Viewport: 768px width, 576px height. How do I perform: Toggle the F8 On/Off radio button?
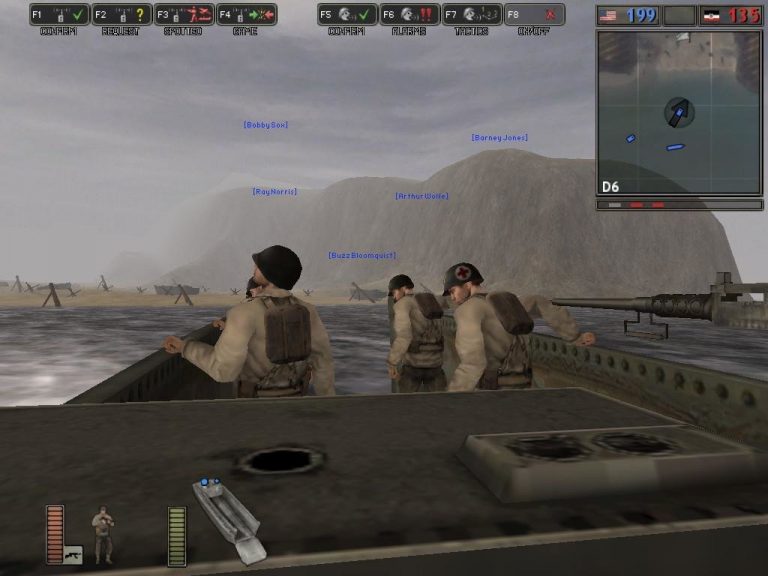click(534, 15)
